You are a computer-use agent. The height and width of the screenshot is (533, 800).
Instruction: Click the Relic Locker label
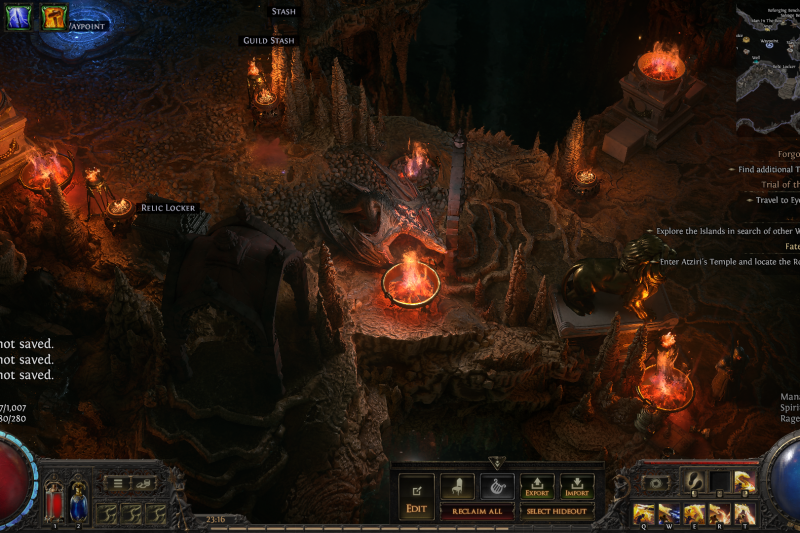click(168, 208)
